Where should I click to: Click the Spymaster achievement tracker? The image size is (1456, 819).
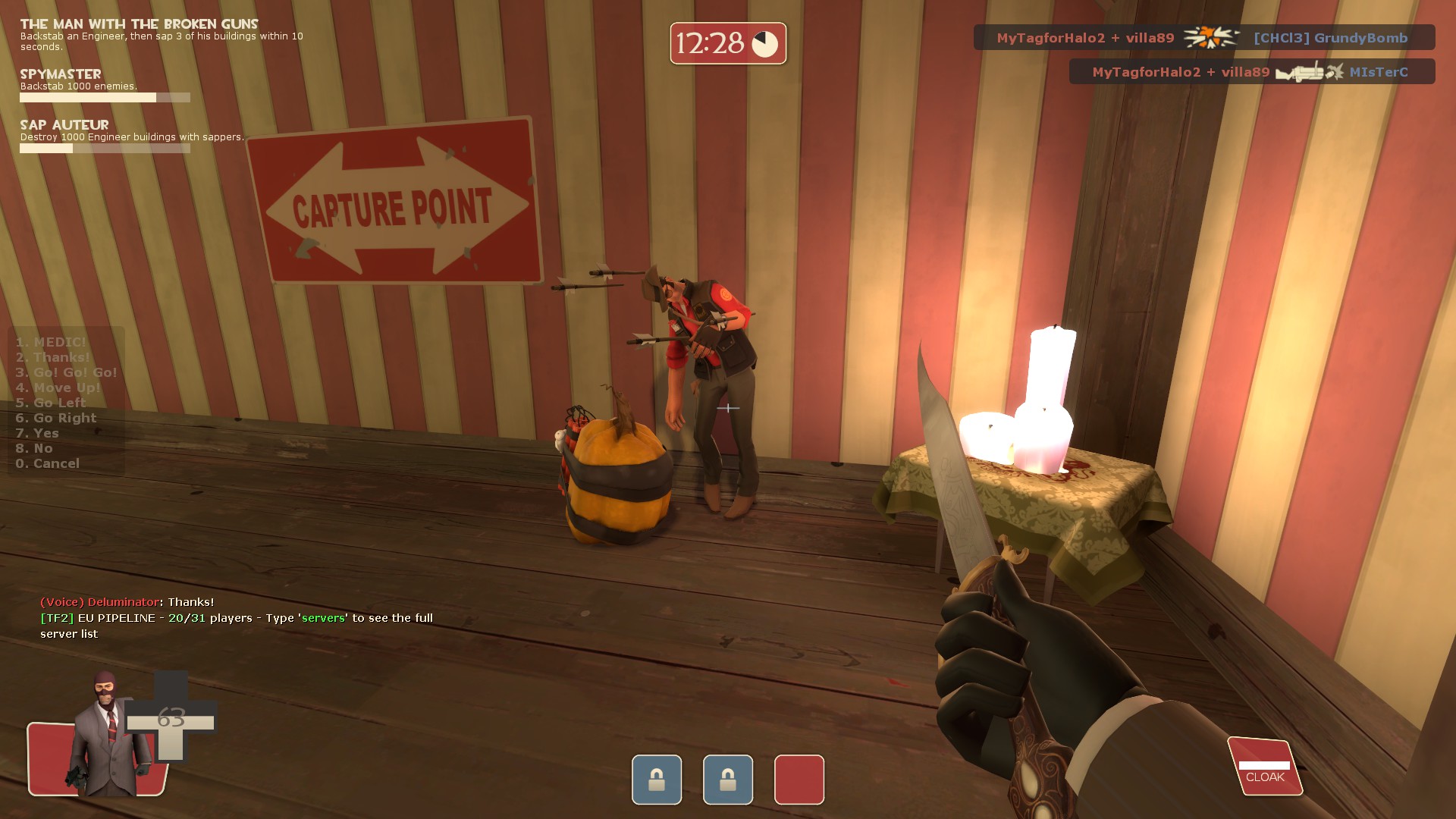coord(61,74)
